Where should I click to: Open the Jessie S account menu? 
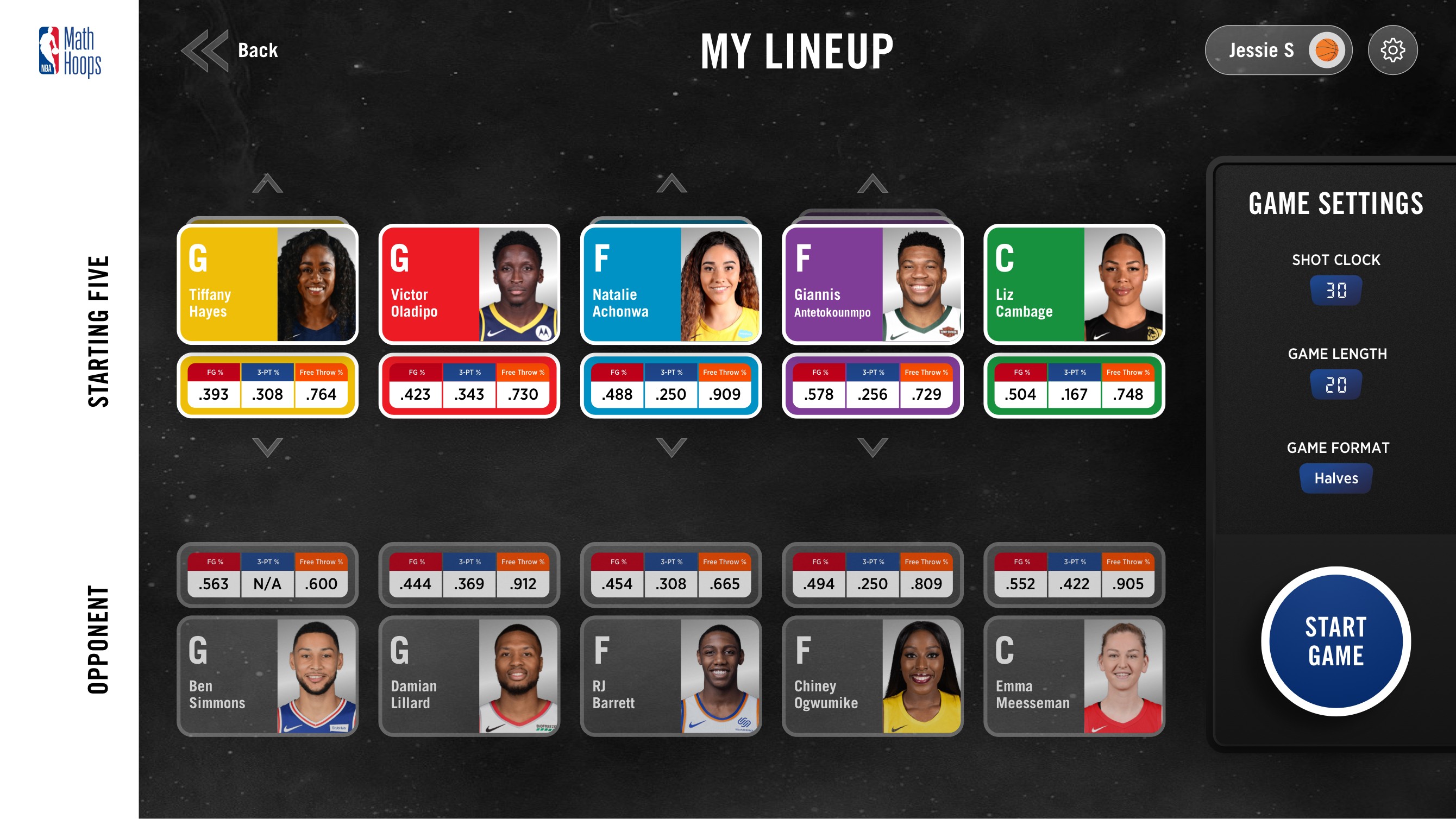point(1278,50)
